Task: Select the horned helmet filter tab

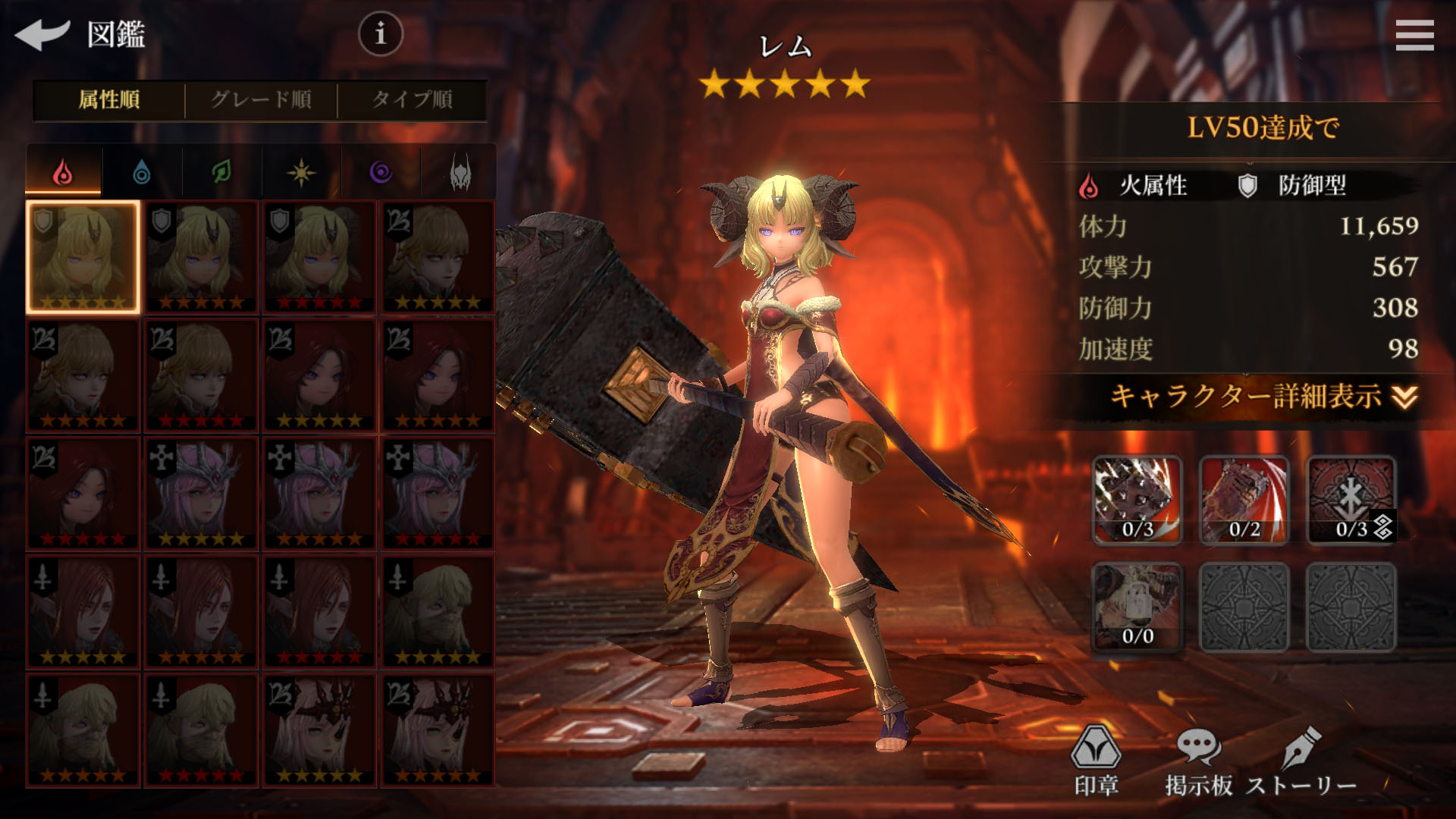Action: pyautogui.click(x=460, y=173)
